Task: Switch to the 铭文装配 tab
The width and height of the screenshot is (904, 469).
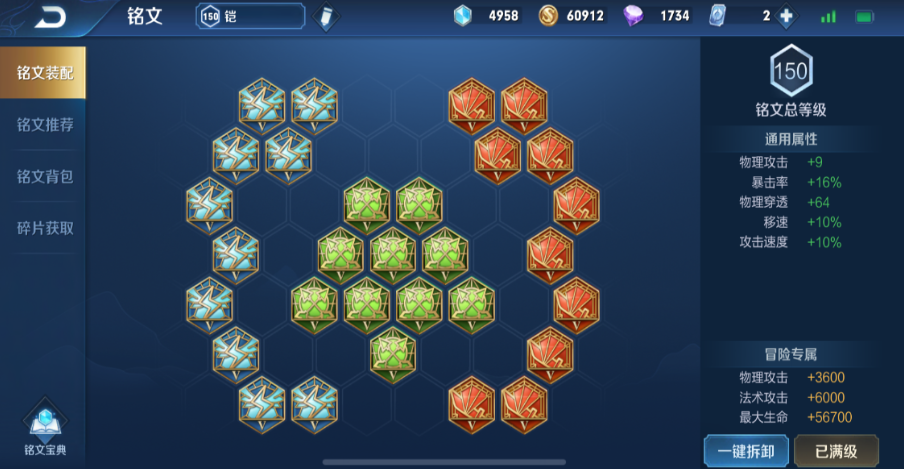Action: pyautogui.click(x=44, y=73)
